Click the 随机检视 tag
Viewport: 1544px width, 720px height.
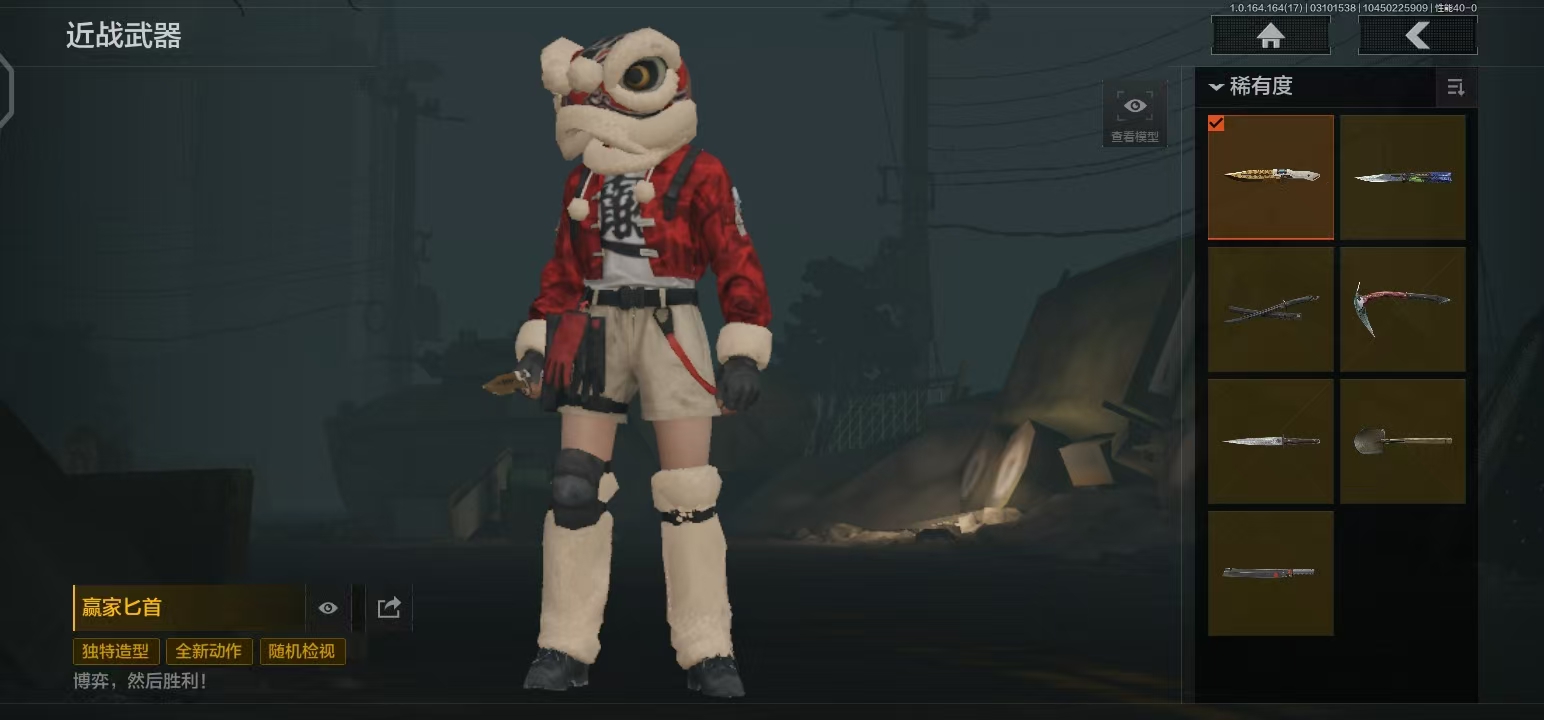pos(303,652)
